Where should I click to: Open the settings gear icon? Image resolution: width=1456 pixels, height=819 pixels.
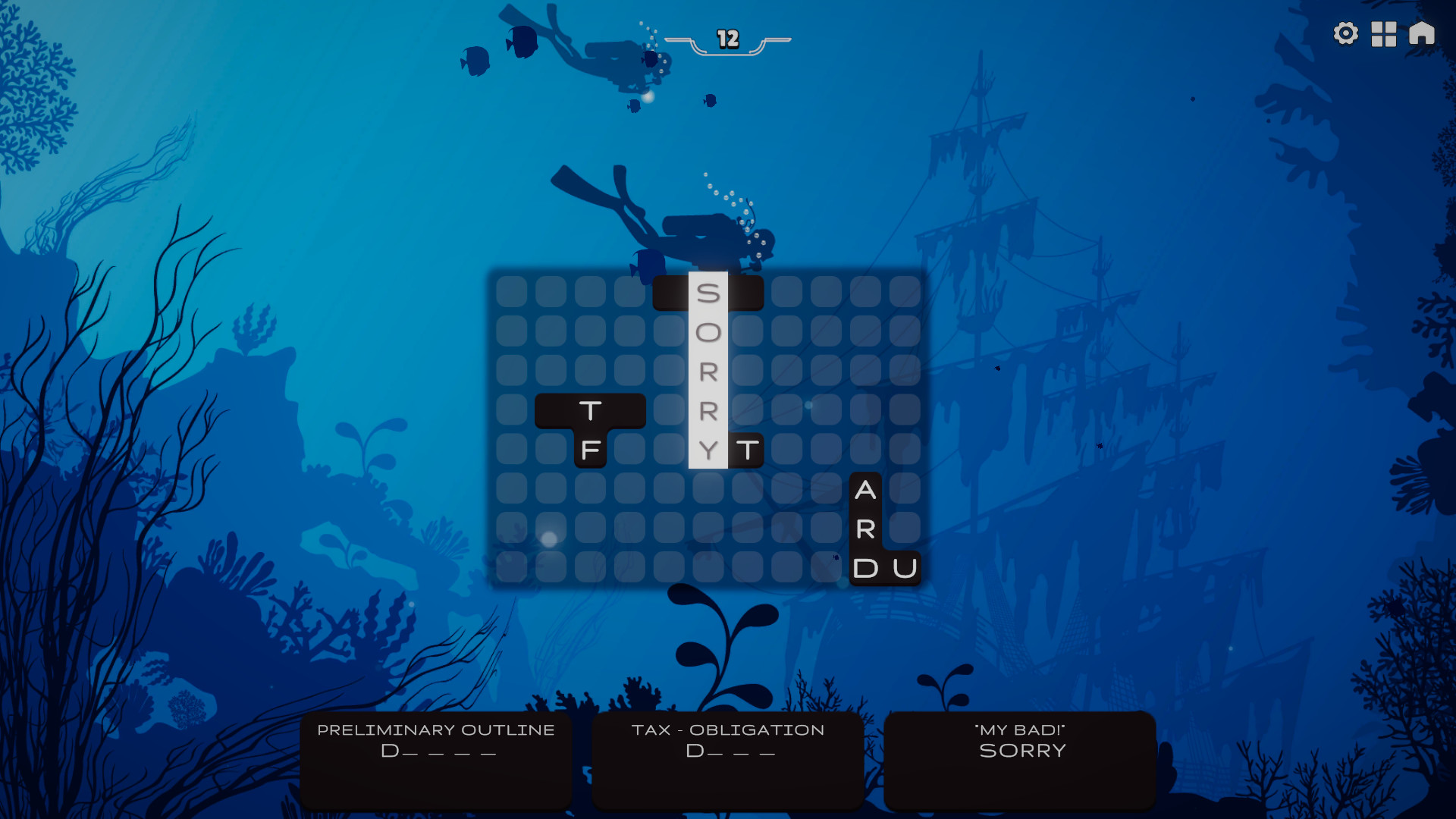(1346, 33)
